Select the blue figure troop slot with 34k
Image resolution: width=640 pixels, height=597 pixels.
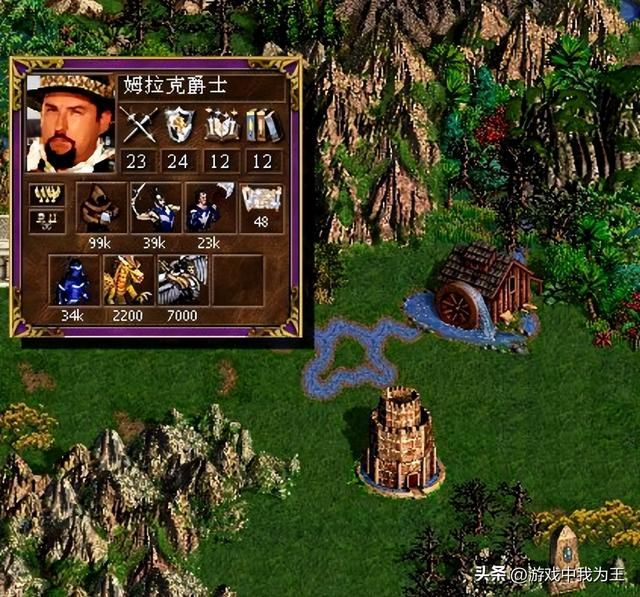point(73,280)
